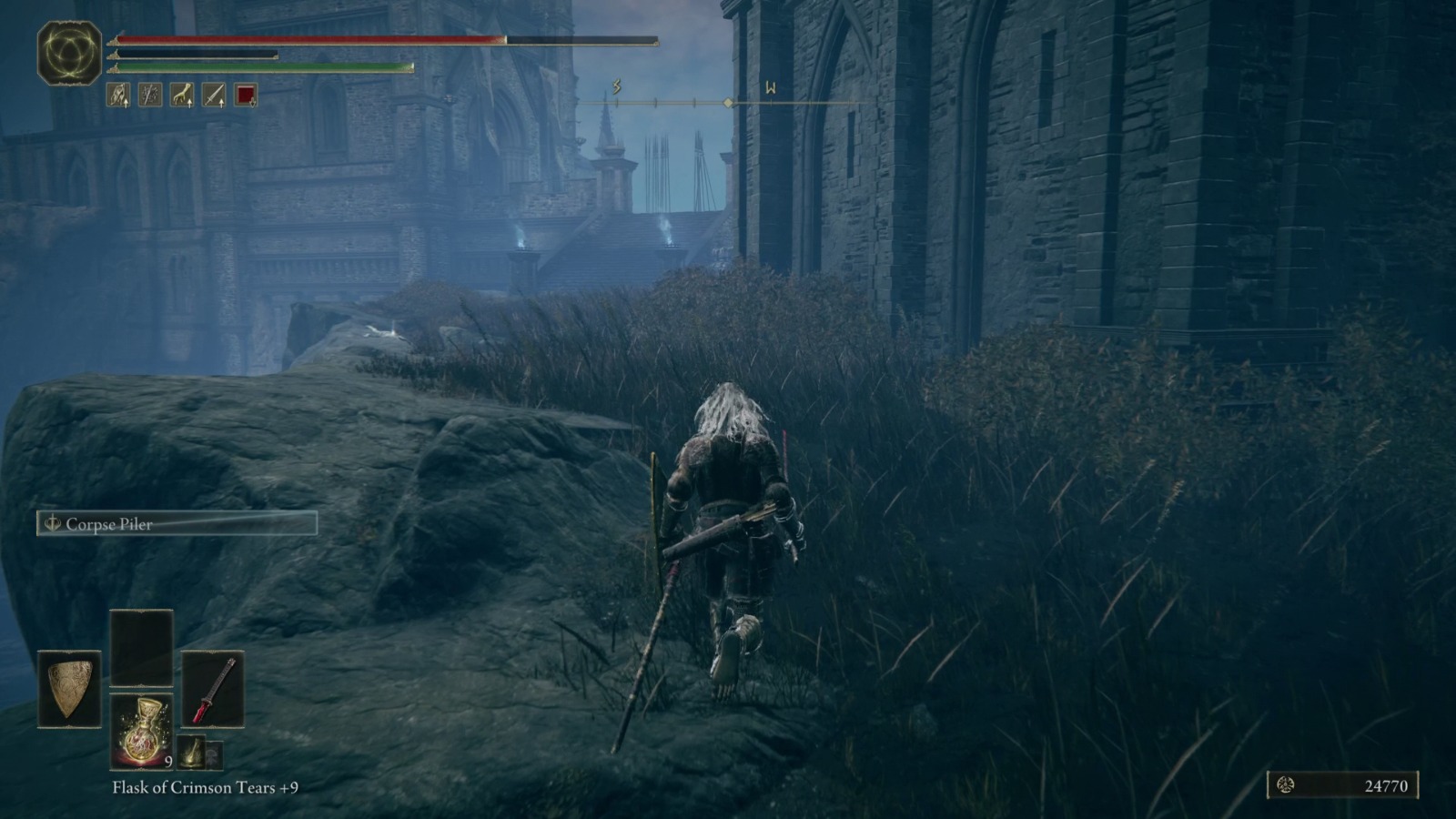Click the torch in the pouch slot

[193, 753]
